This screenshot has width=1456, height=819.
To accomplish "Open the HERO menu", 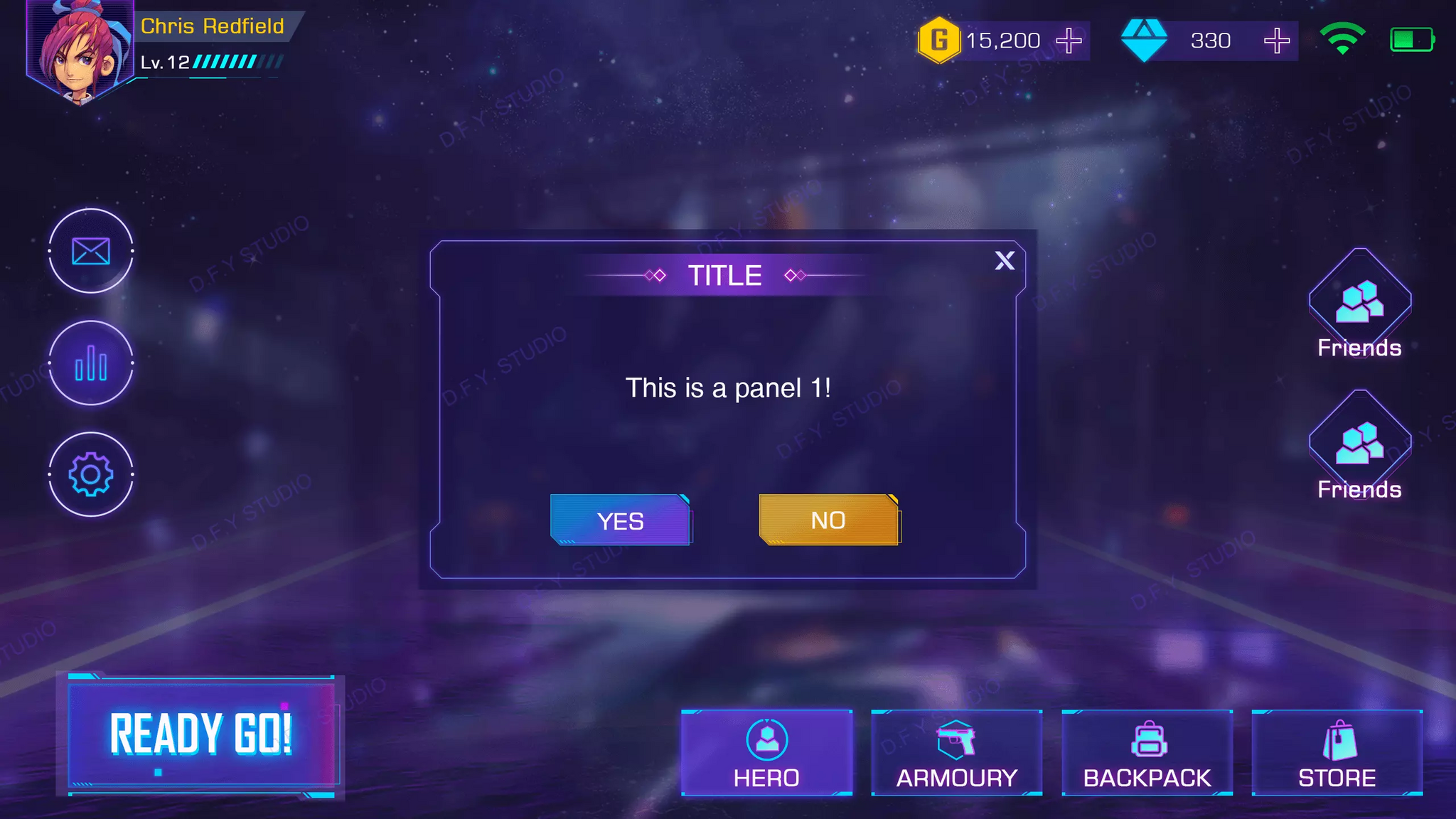I will (x=766, y=752).
